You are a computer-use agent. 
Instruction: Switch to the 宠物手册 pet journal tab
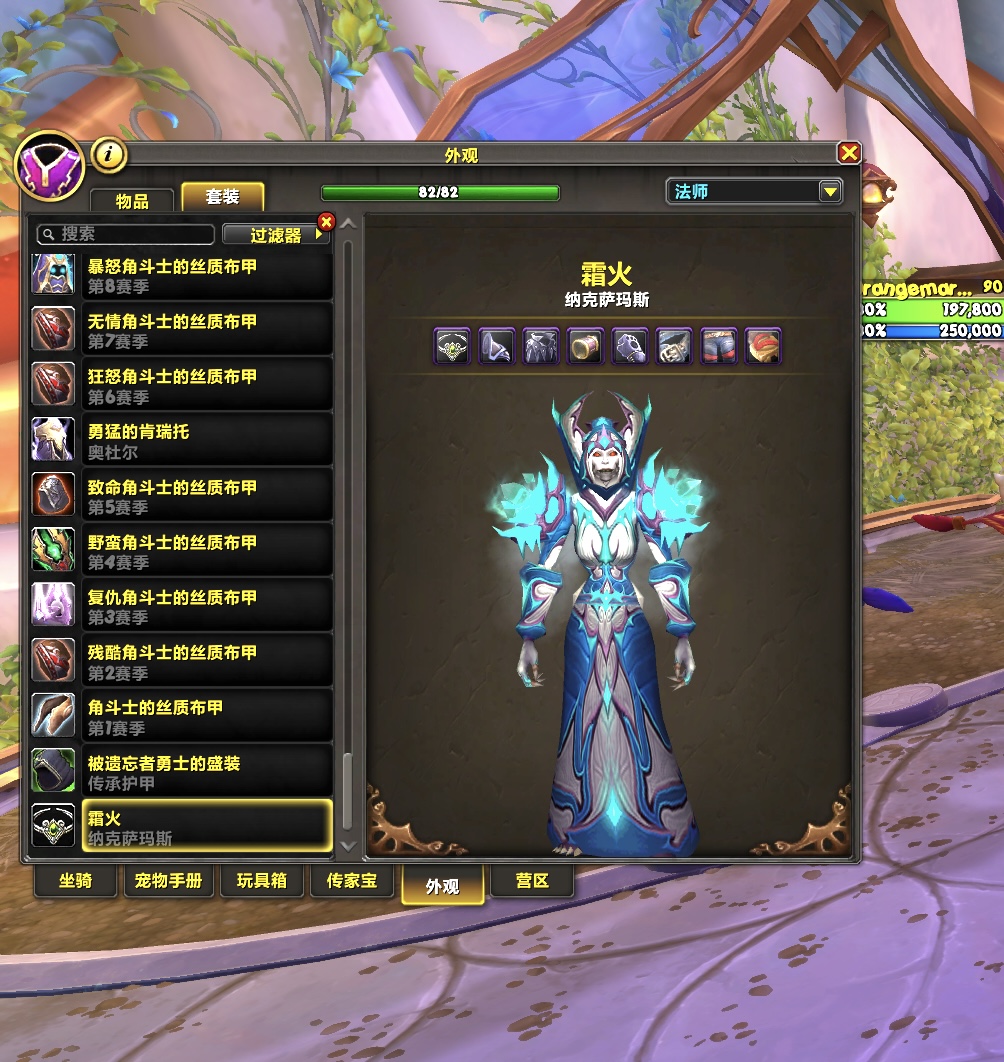[x=168, y=881]
